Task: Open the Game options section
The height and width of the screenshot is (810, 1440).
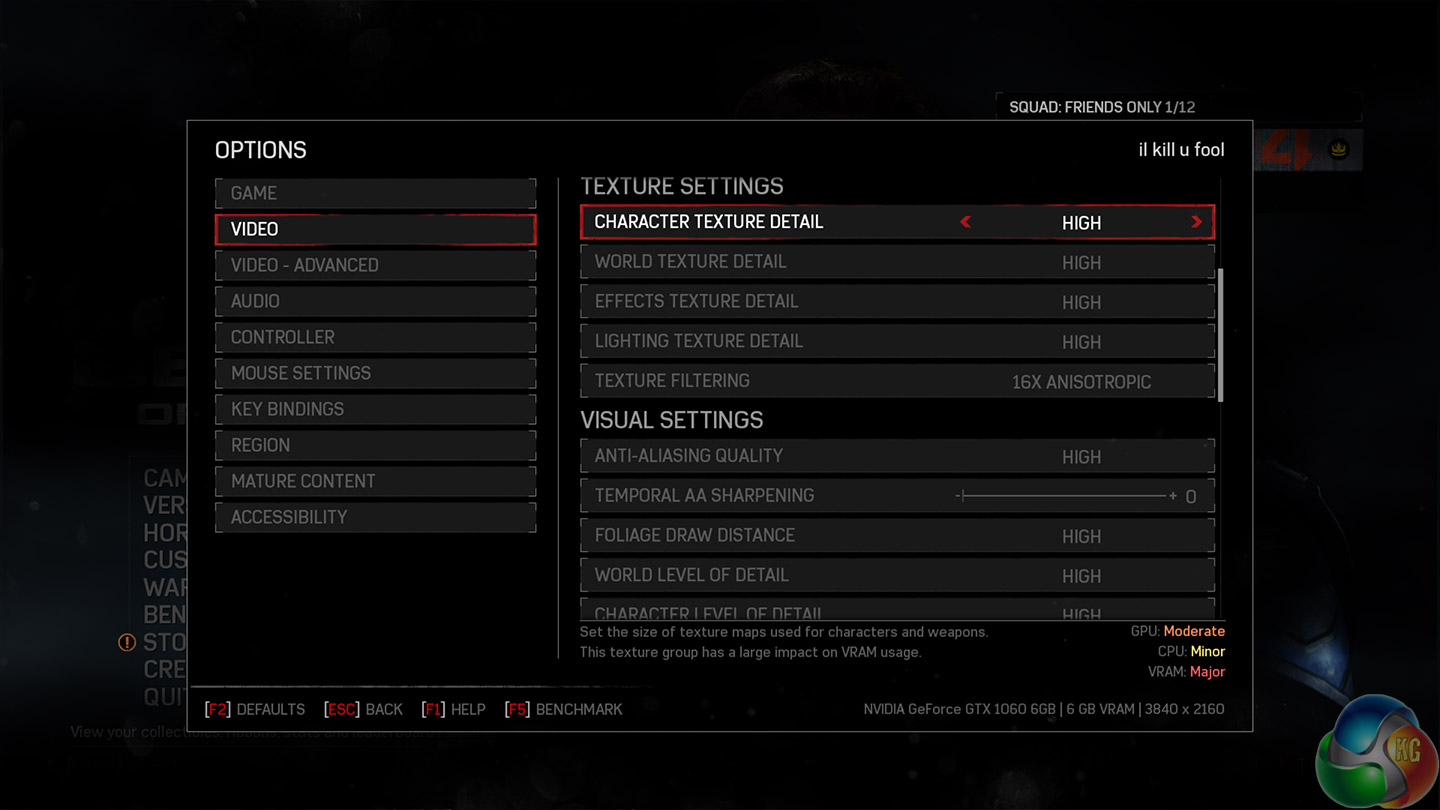Action: [x=375, y=193]
